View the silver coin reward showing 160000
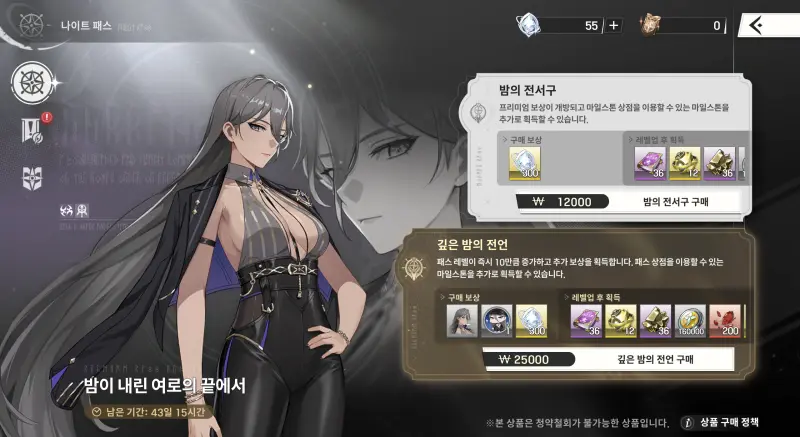 tap(690, 320)
